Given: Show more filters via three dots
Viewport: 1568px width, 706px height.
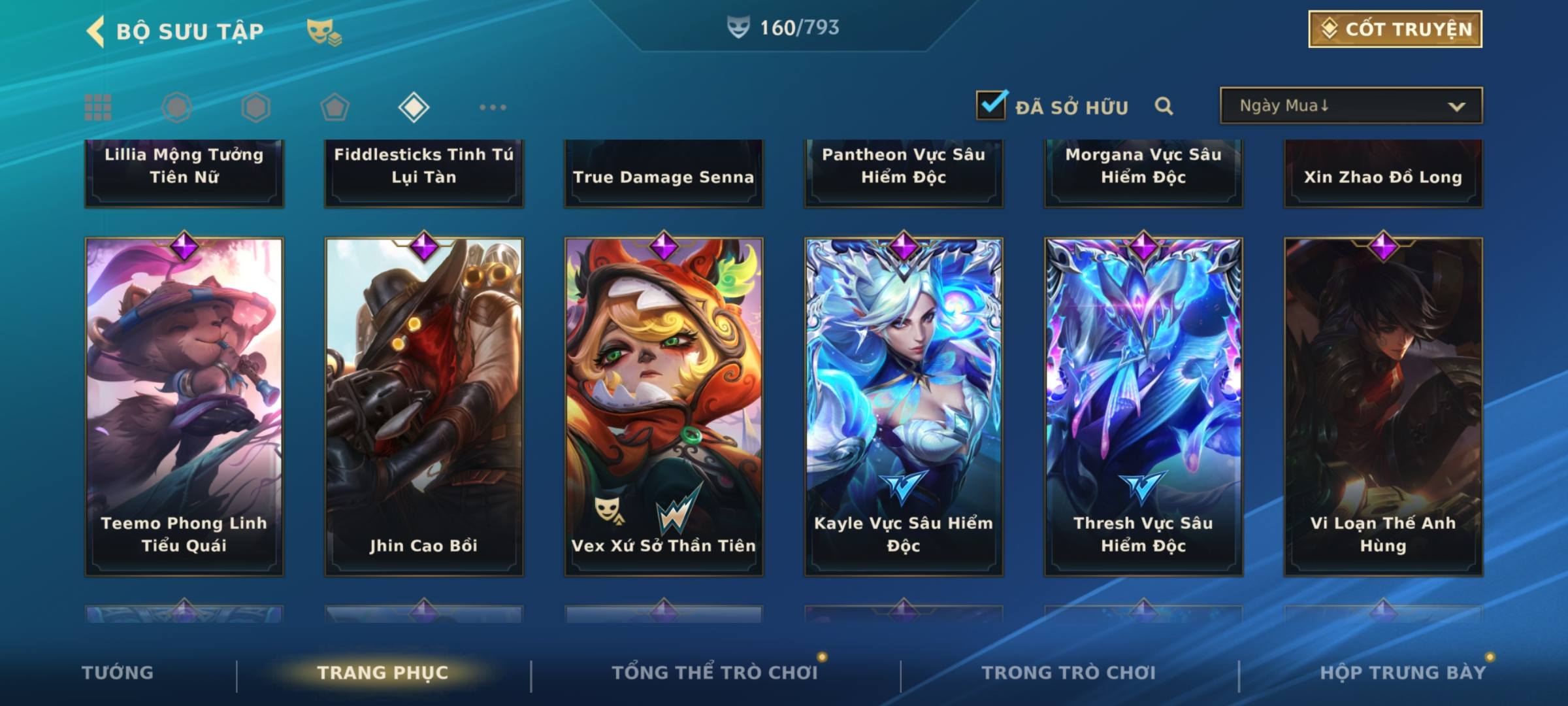Looking at the screenshot, I should pyautogui.click(x=493, y=107).
